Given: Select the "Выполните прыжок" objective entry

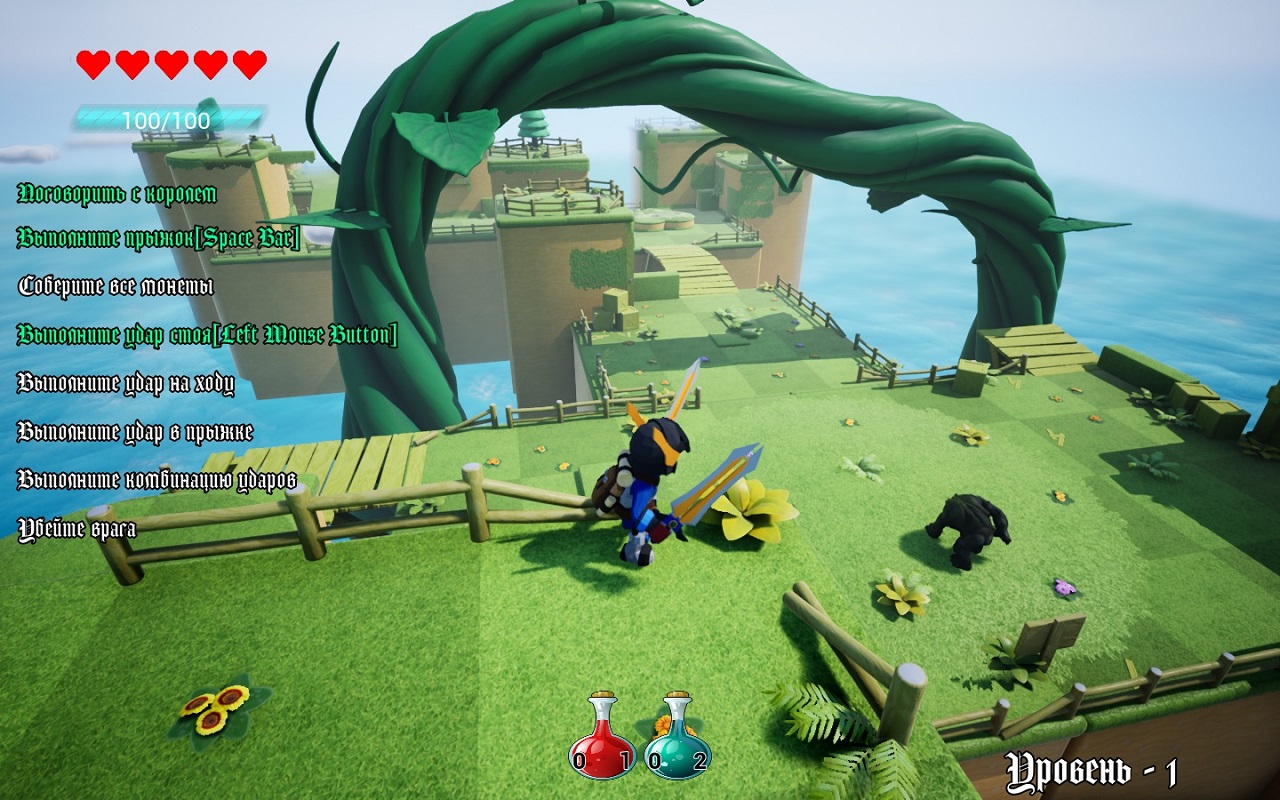Looking at the screenshot, I should pos(159,238).
